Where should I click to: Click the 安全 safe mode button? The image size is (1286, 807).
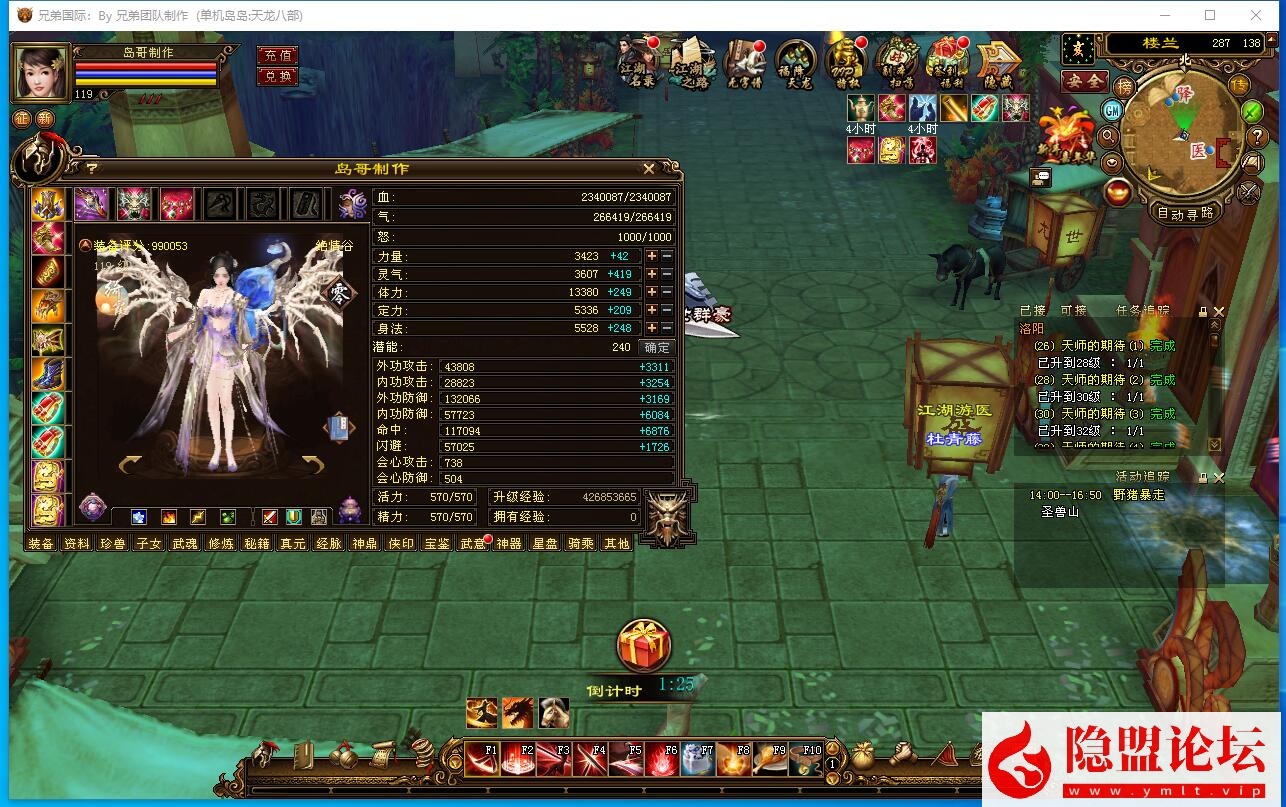(1084, 81)
